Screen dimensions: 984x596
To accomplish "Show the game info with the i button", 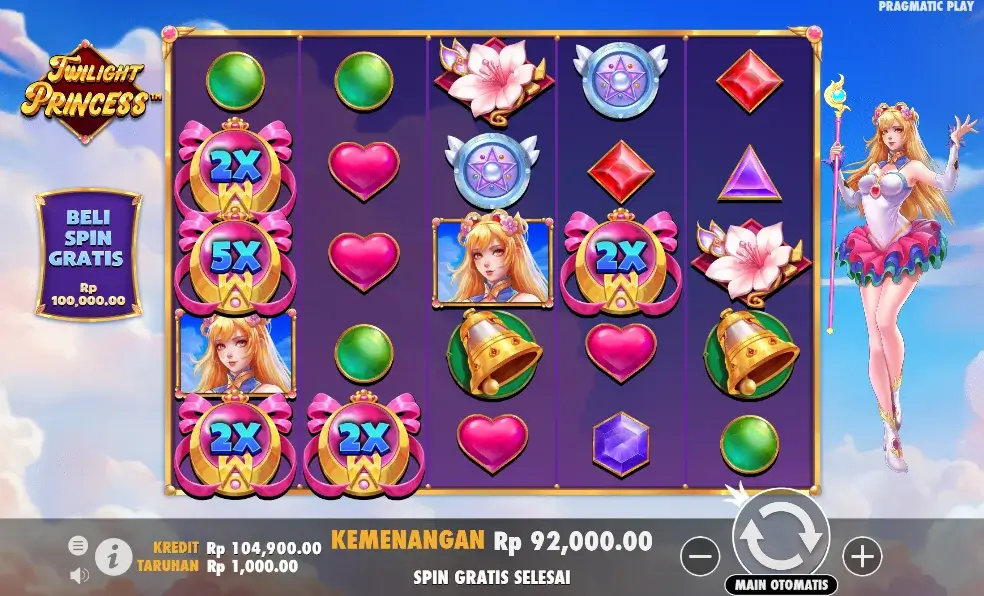I will coord(113,555).
